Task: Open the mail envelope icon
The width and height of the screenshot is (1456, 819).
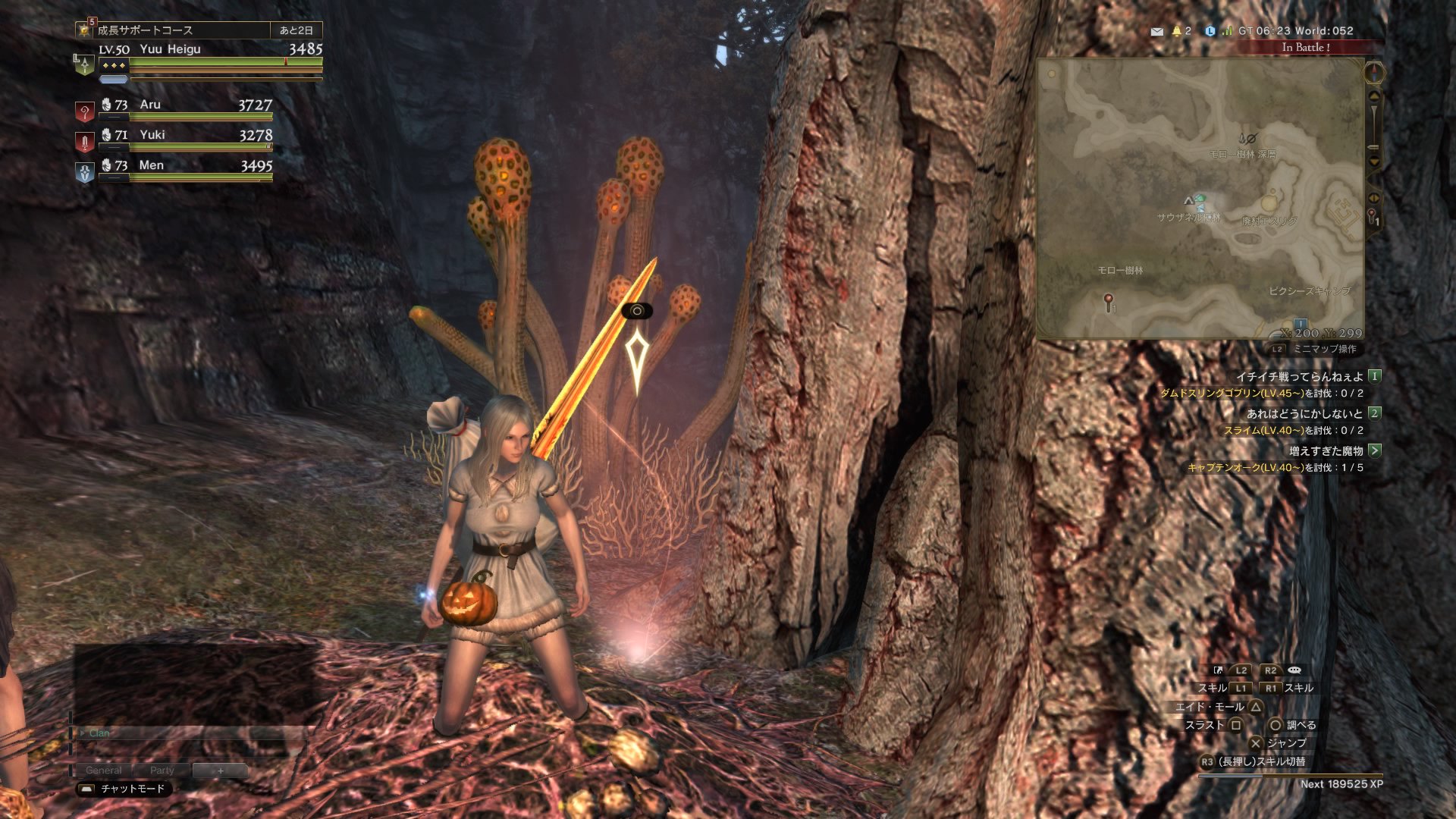Action: (1156, 32)
